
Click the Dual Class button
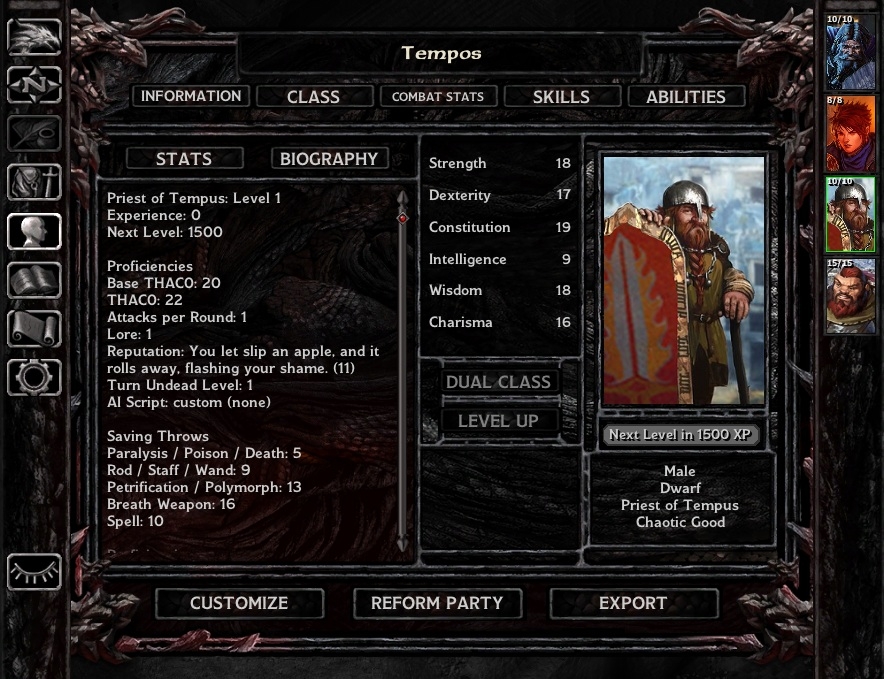(x=498, y=382)
